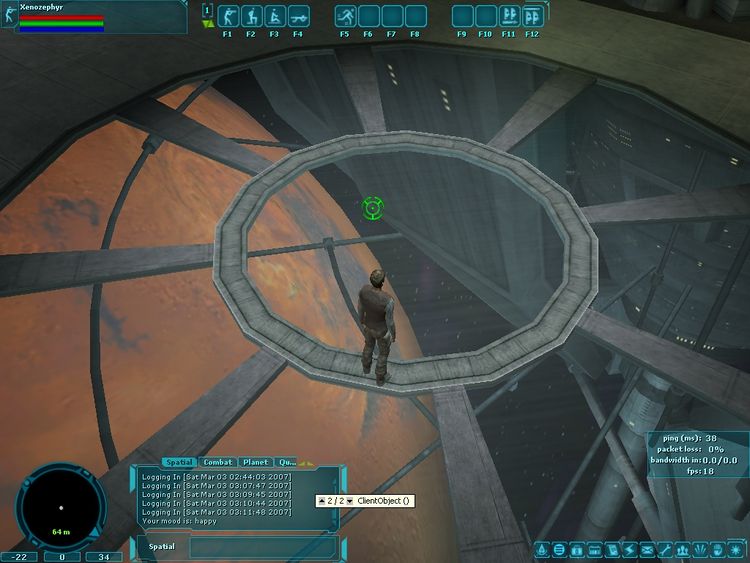Click the circular radar minimap
This screenshot has height=563, width=750.
(x=61, y=507)
